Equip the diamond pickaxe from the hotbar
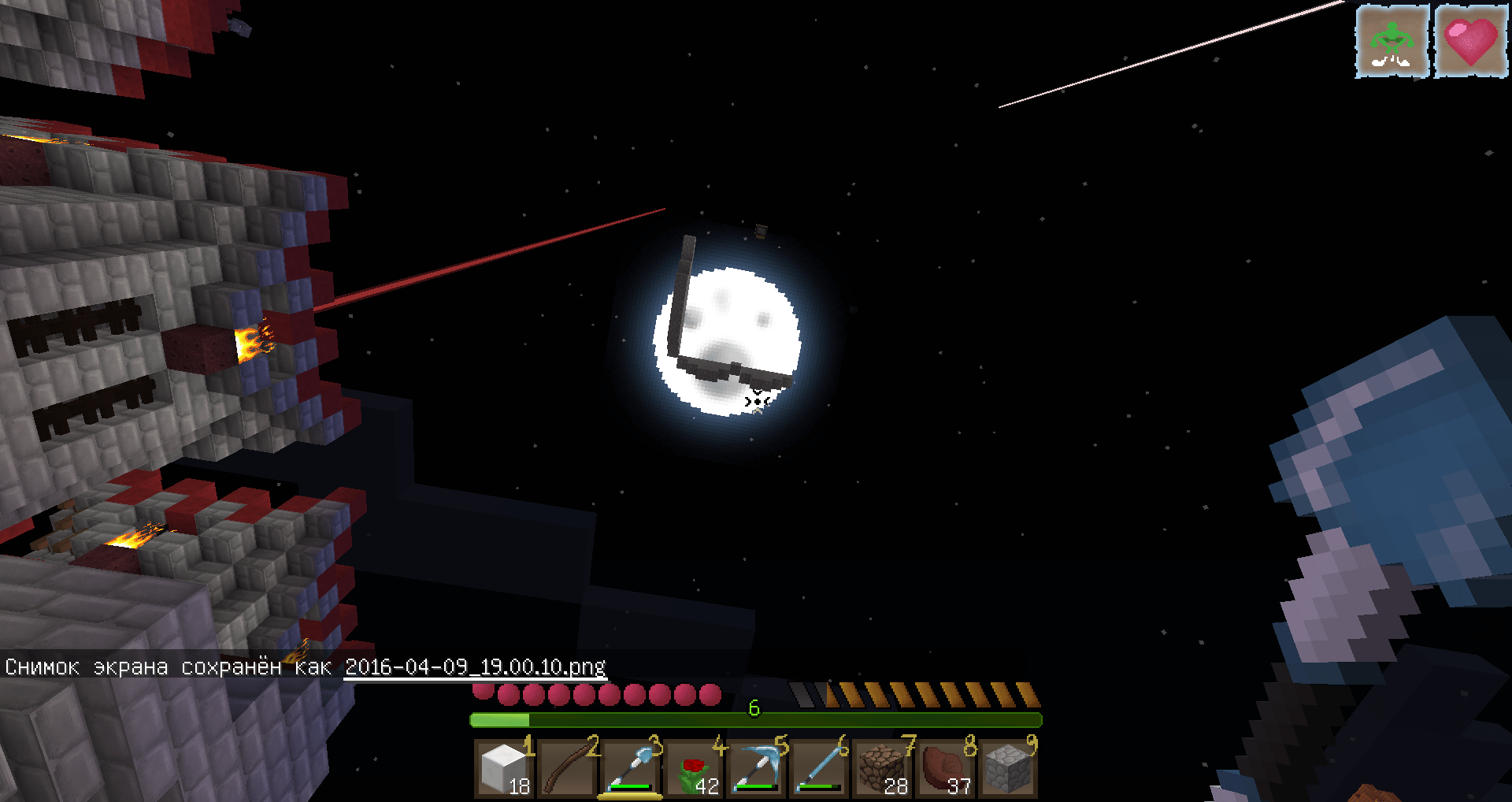Image resolution: width=1512 pixels, height=802 pixels. click(x=756, y=769)
